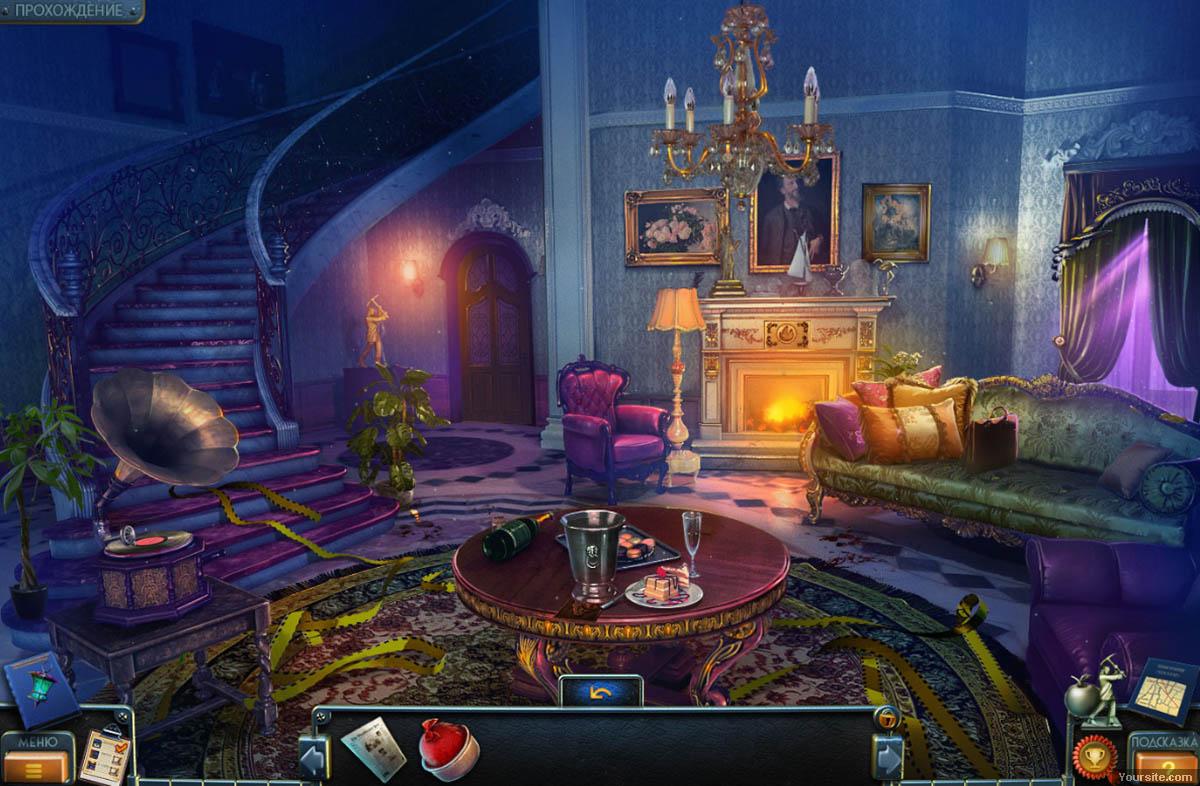This screenshot has width=1200, height=786.
Task: Open the Прохождение walkthrough tab
Action: pos(68,11)
